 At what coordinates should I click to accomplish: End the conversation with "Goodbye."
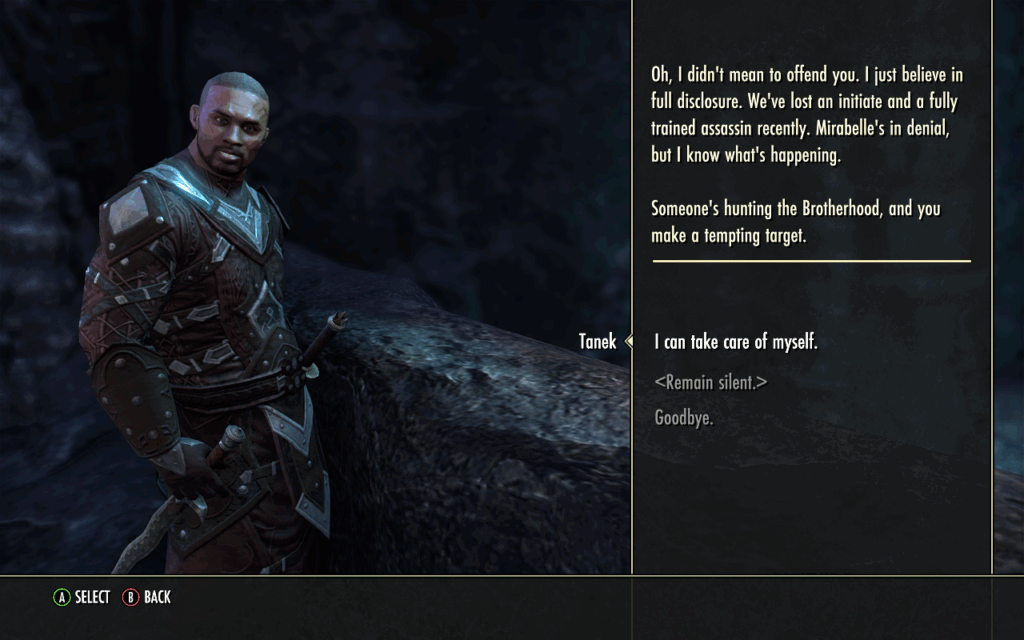point(683,419)
